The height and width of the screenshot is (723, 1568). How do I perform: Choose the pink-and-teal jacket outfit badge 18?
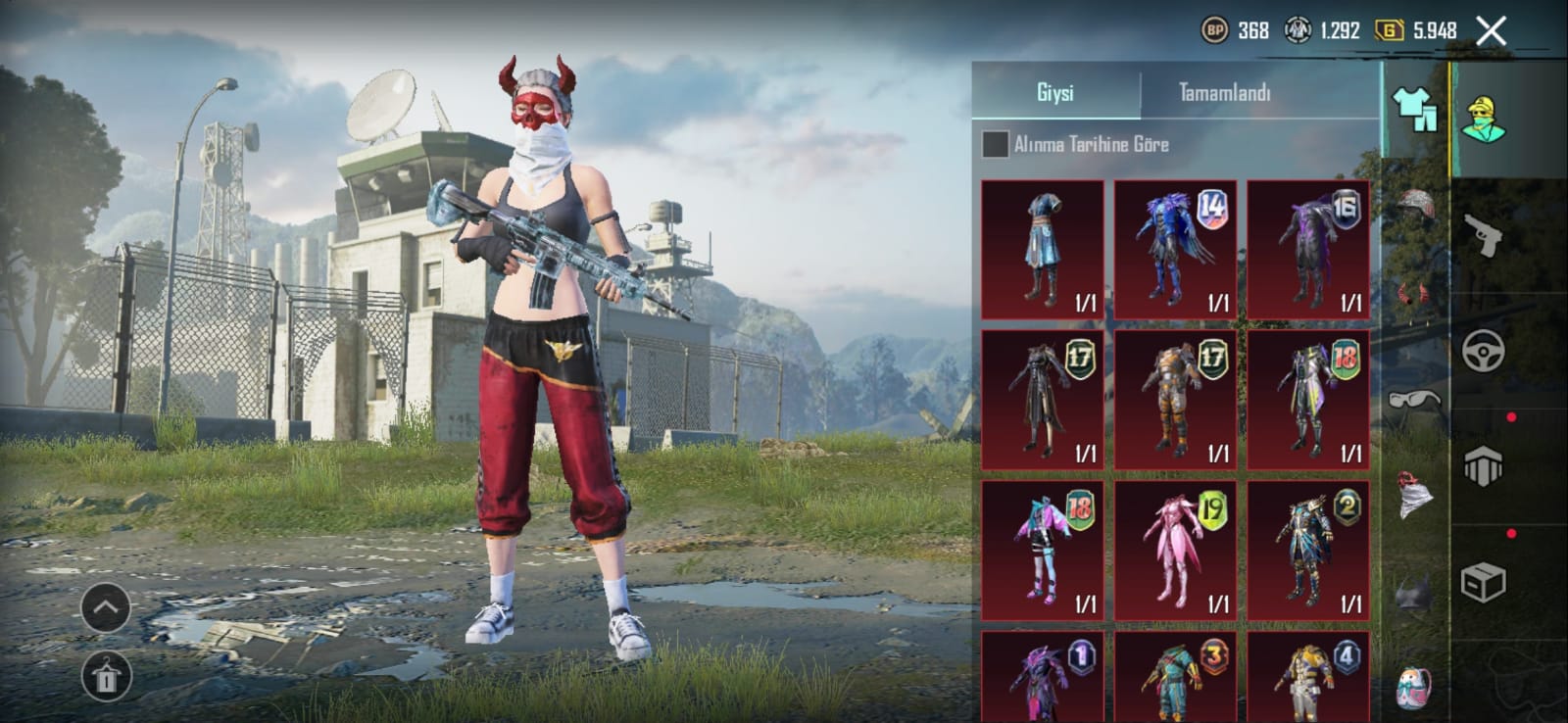[1042, 550]
